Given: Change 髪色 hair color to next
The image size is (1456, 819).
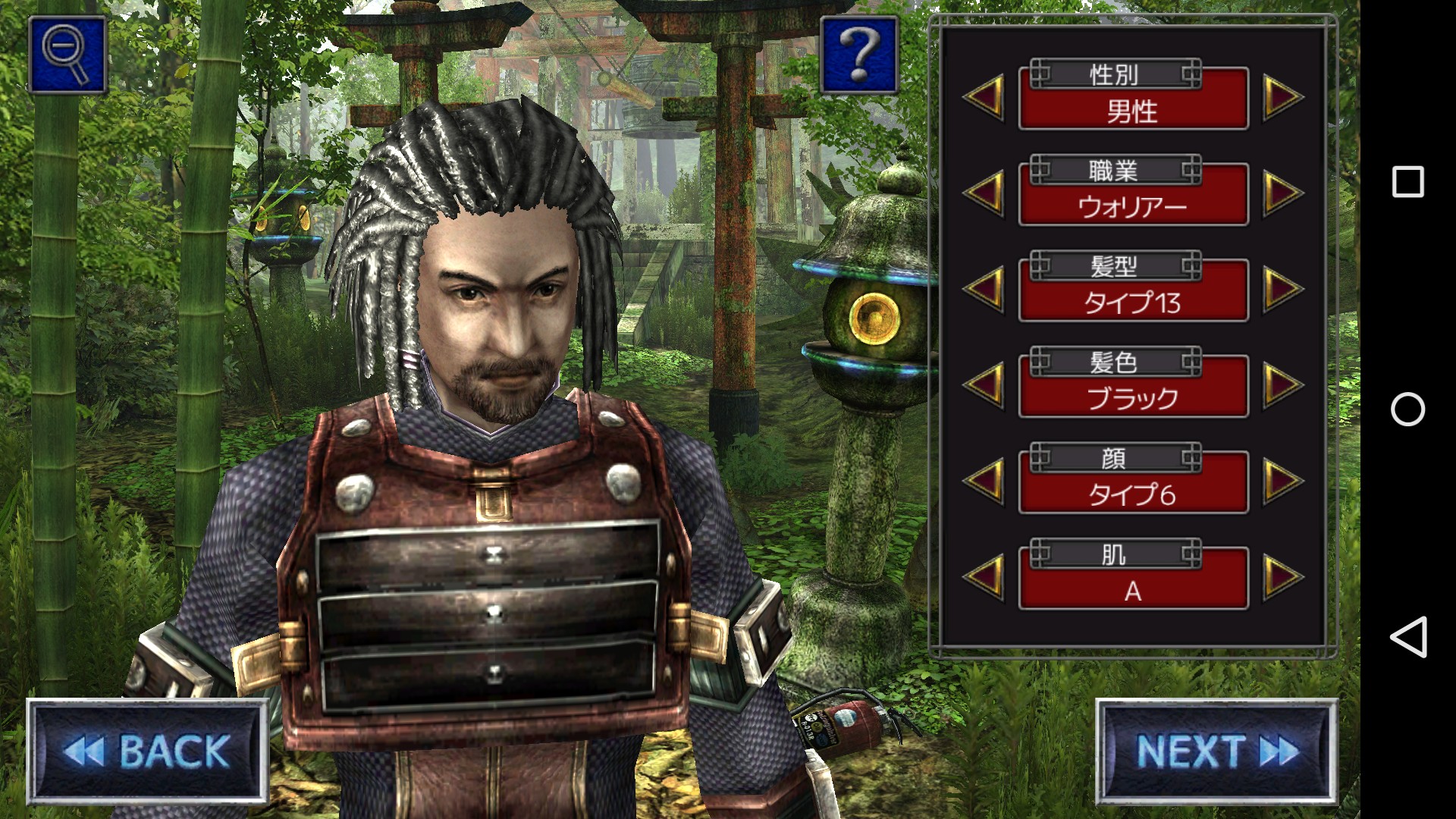Looking at the screenshot, I should coord(1282,384).
